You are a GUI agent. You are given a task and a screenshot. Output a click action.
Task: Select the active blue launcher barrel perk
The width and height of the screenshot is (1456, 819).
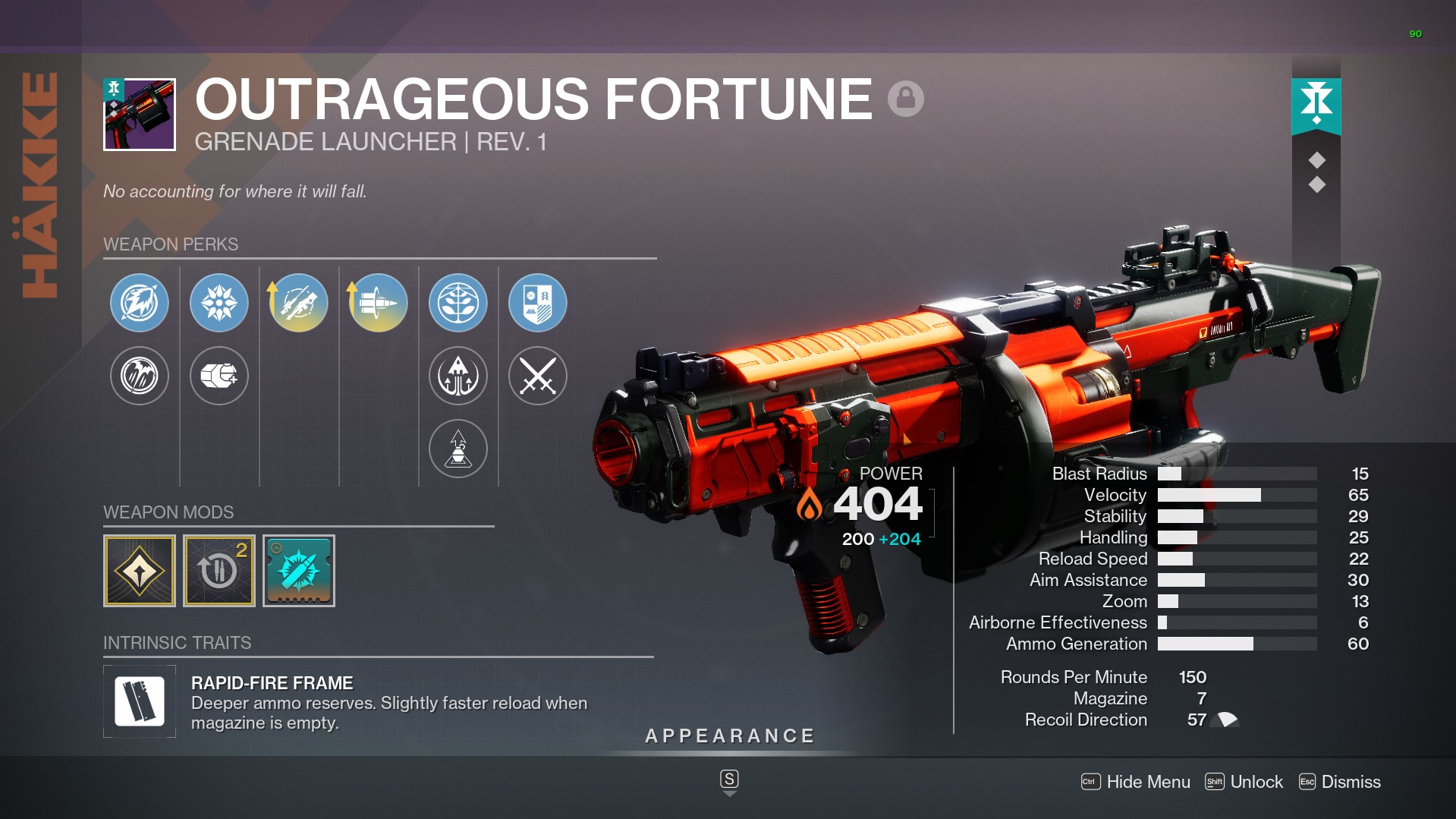point(140,303)
